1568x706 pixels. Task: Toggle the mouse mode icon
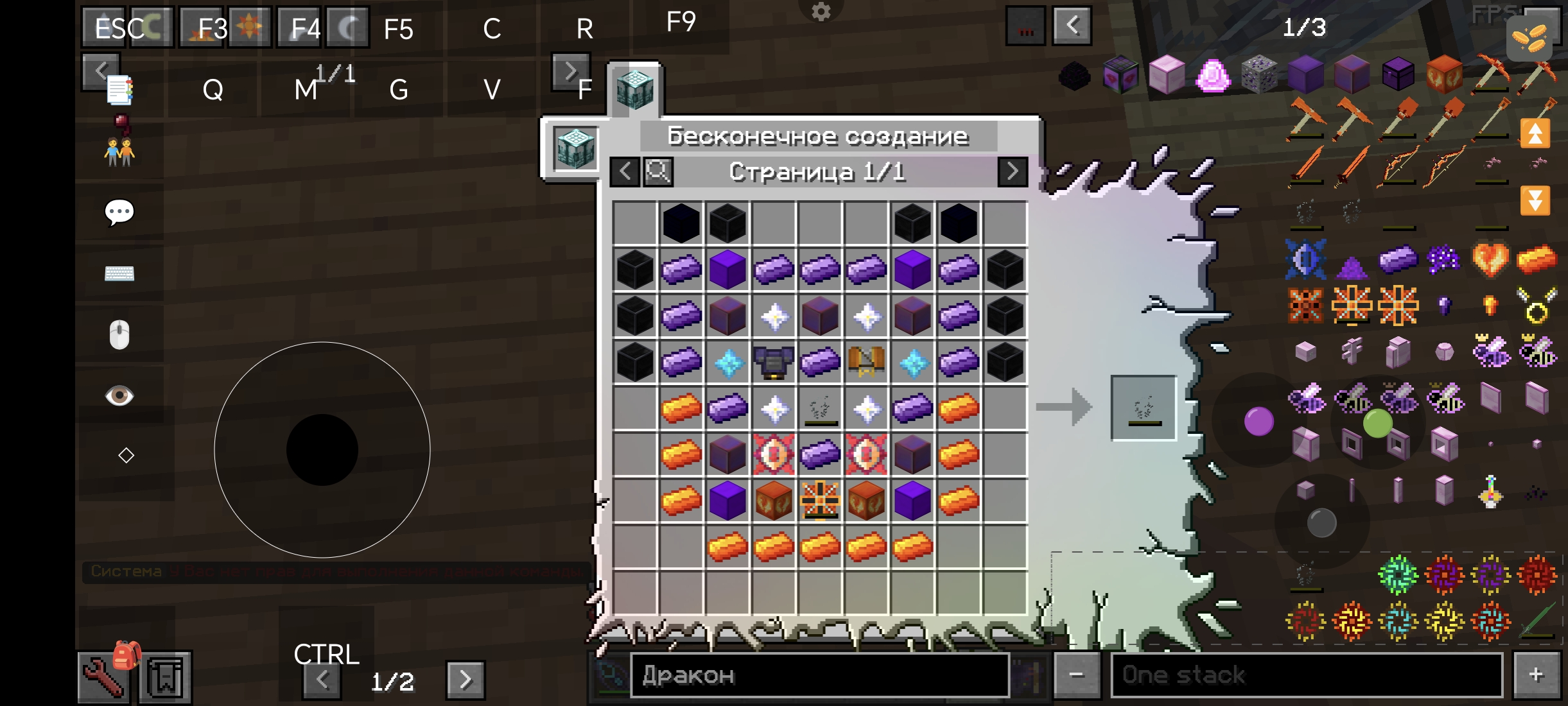[119, 334]
